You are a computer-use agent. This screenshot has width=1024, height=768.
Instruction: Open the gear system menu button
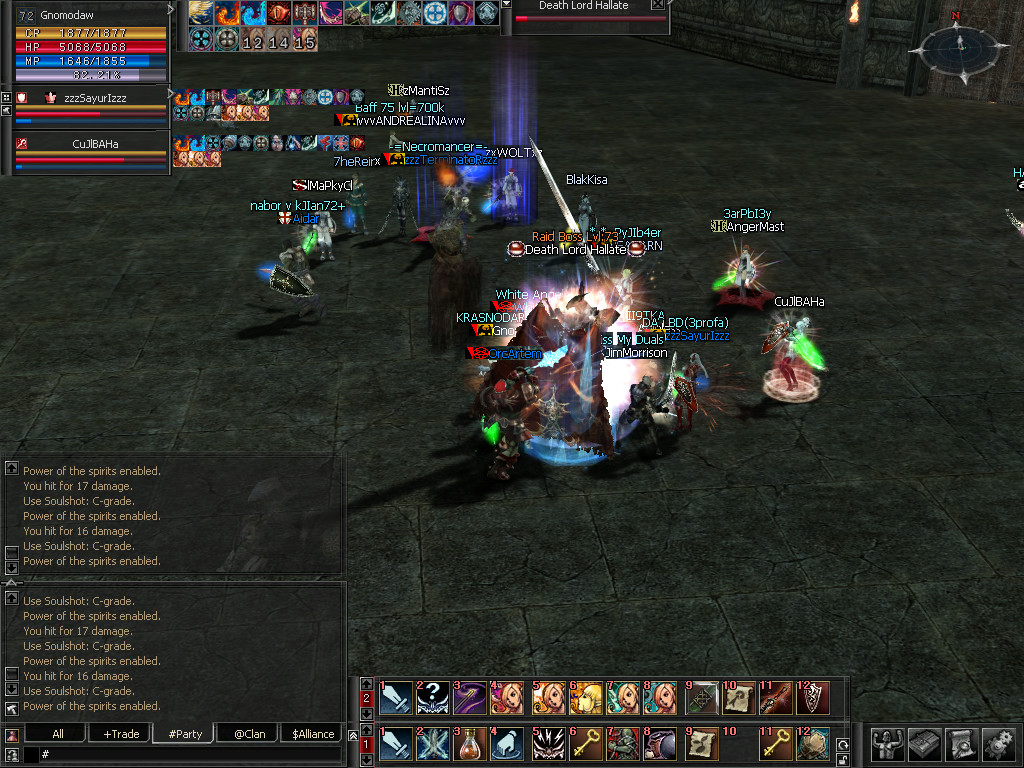pos(999,743)
